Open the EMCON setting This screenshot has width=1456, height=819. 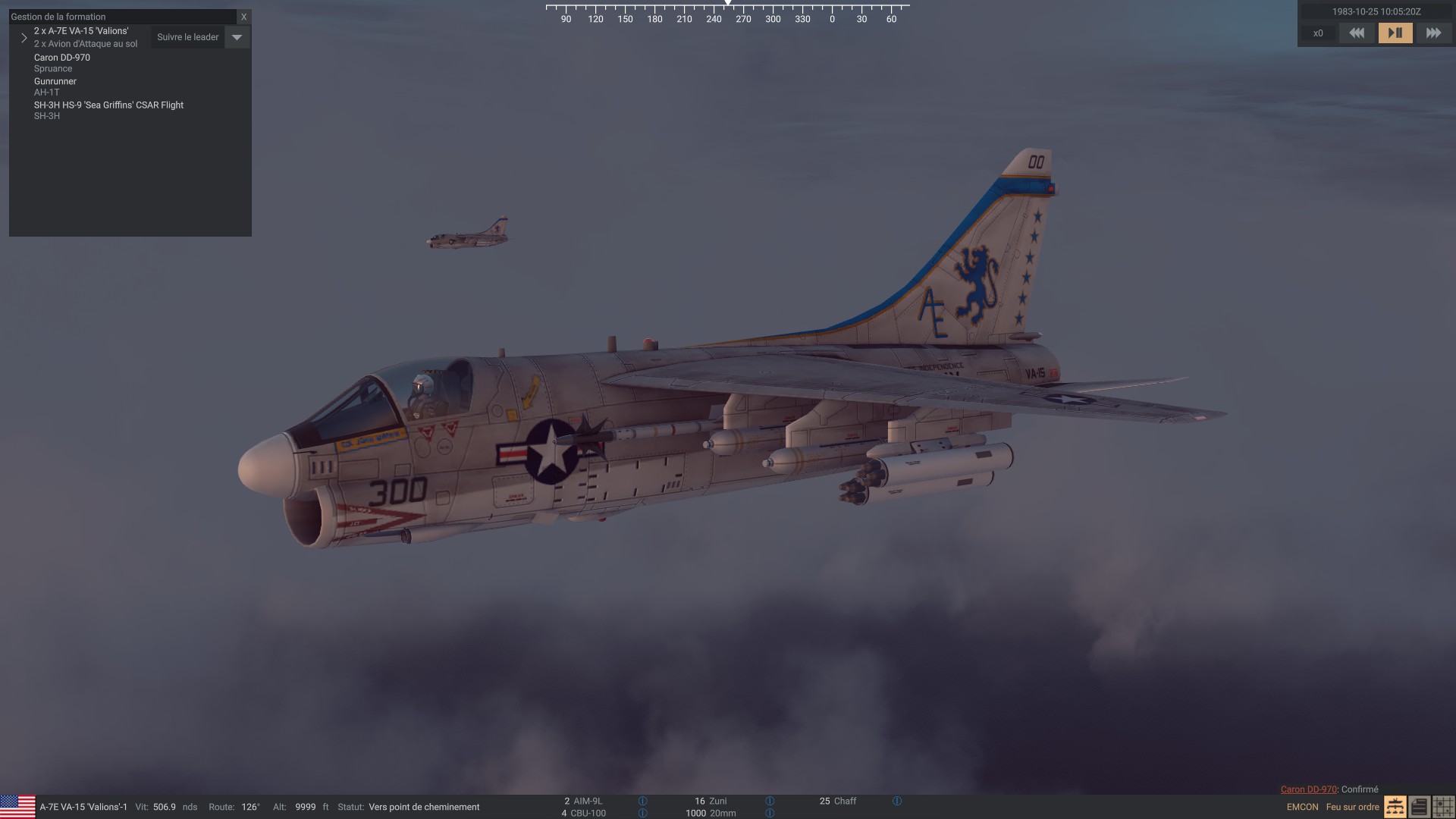[x=1302, y=807]
